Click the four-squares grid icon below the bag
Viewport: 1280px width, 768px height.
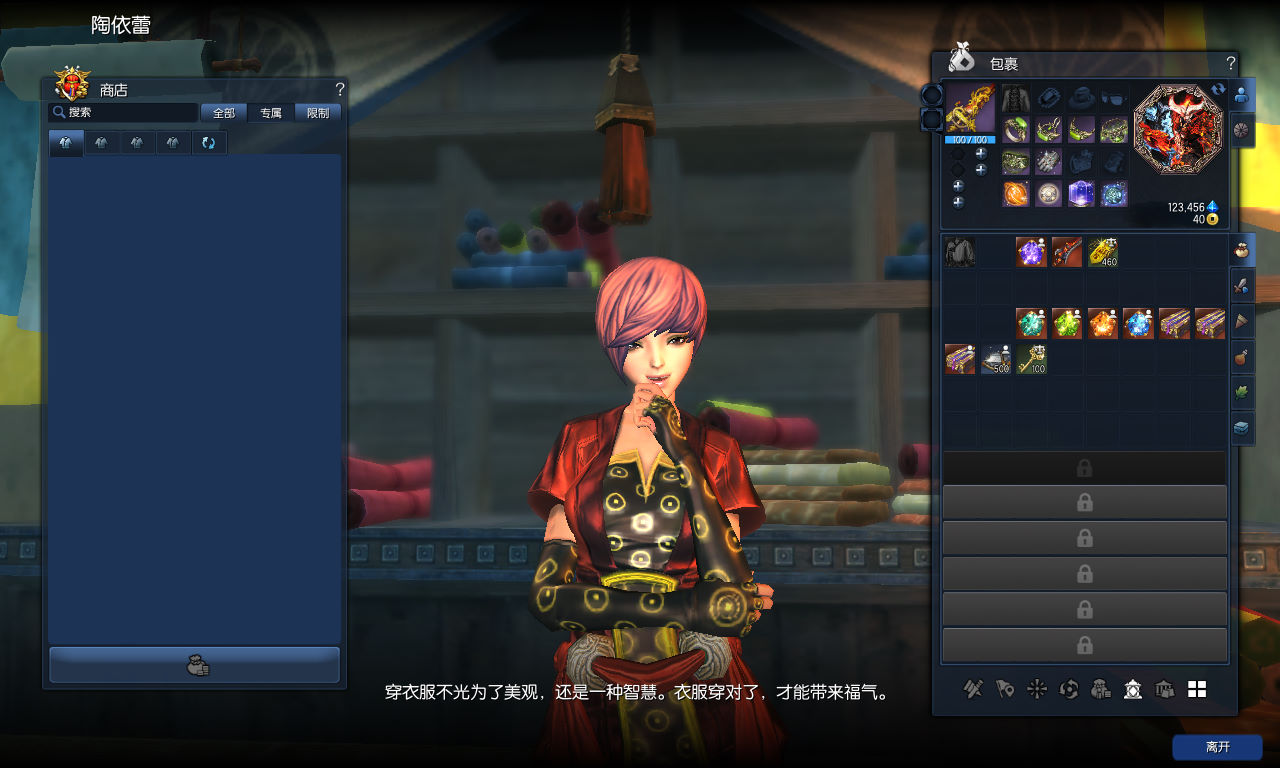(x=1197, y=689)
